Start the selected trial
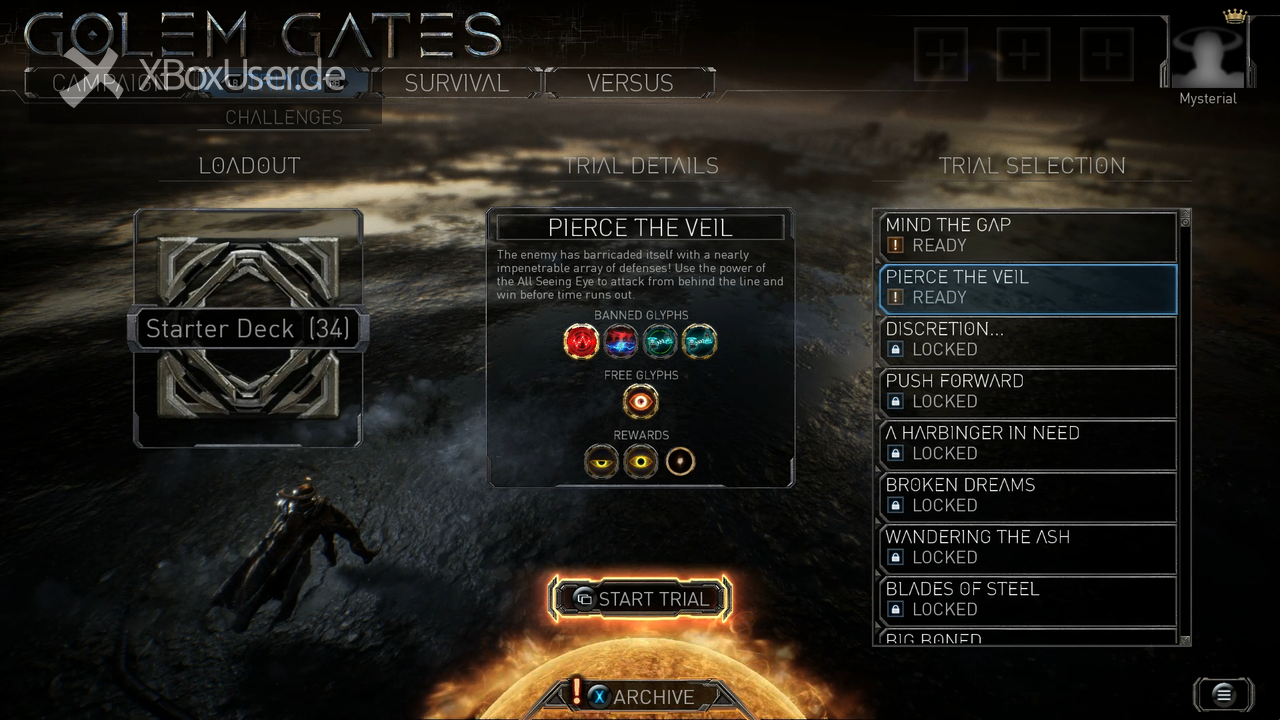 click(640, 599)
